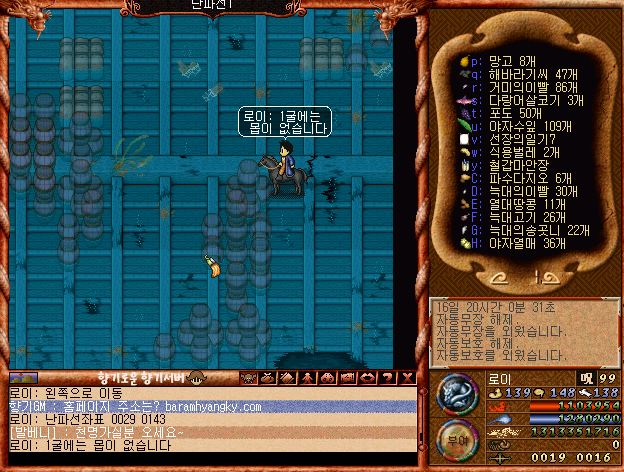Screen dimensions: 624x472
Task: Click the 부여 round button
Action: coord(457,442)
